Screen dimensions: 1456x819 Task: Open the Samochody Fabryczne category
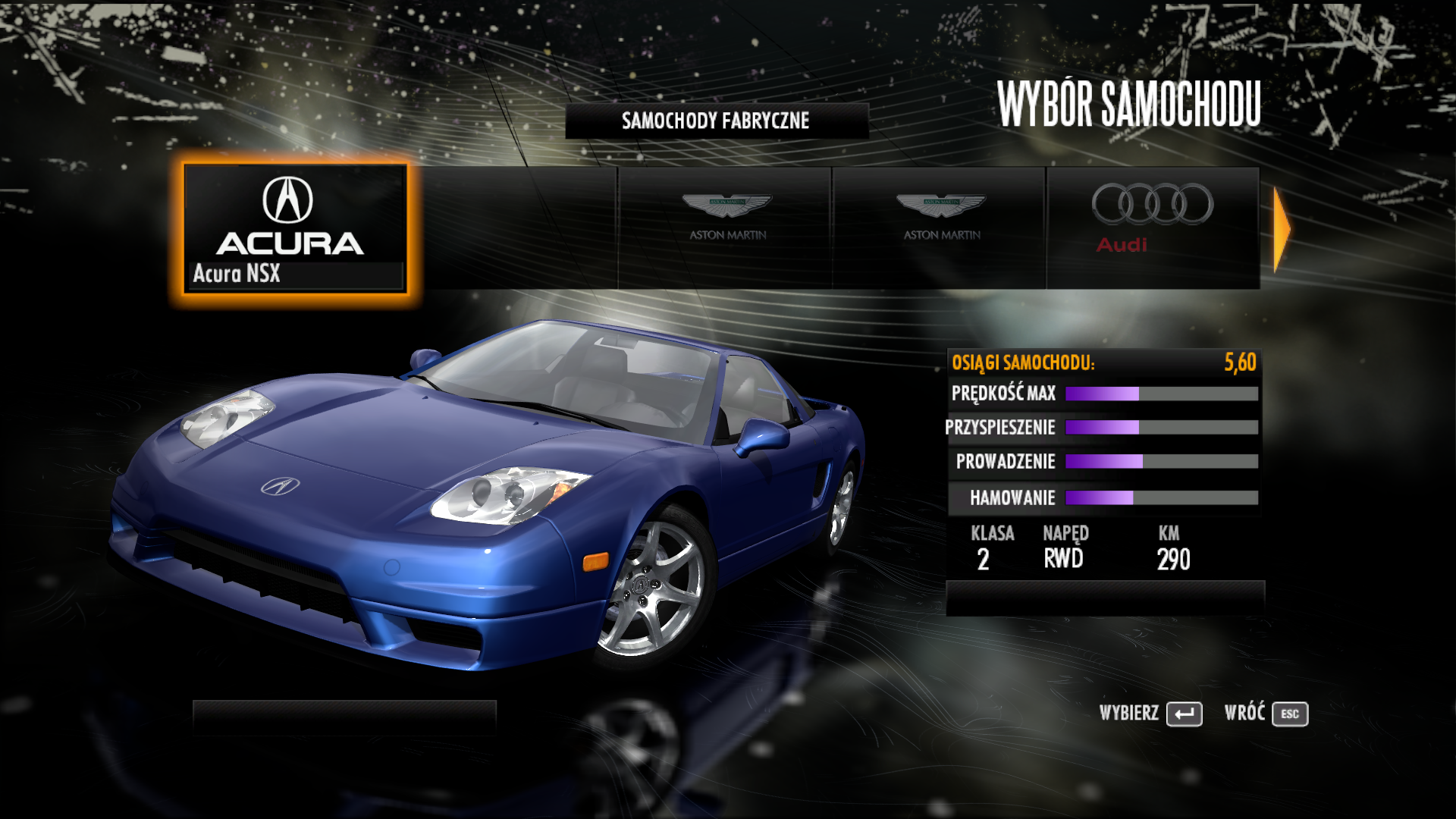[716, 121]
